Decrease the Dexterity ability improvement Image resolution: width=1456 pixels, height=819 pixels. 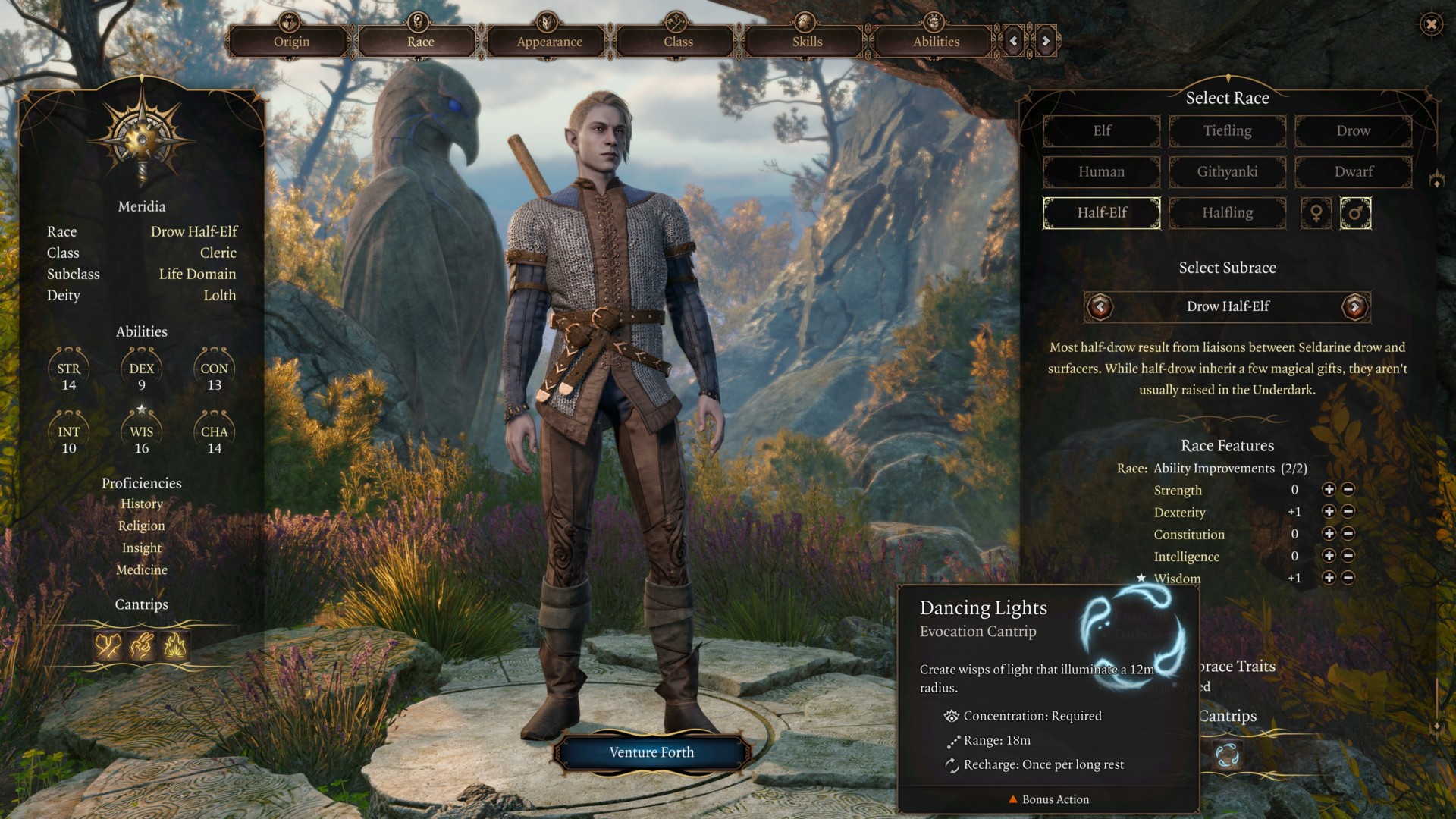[1348, 512]
